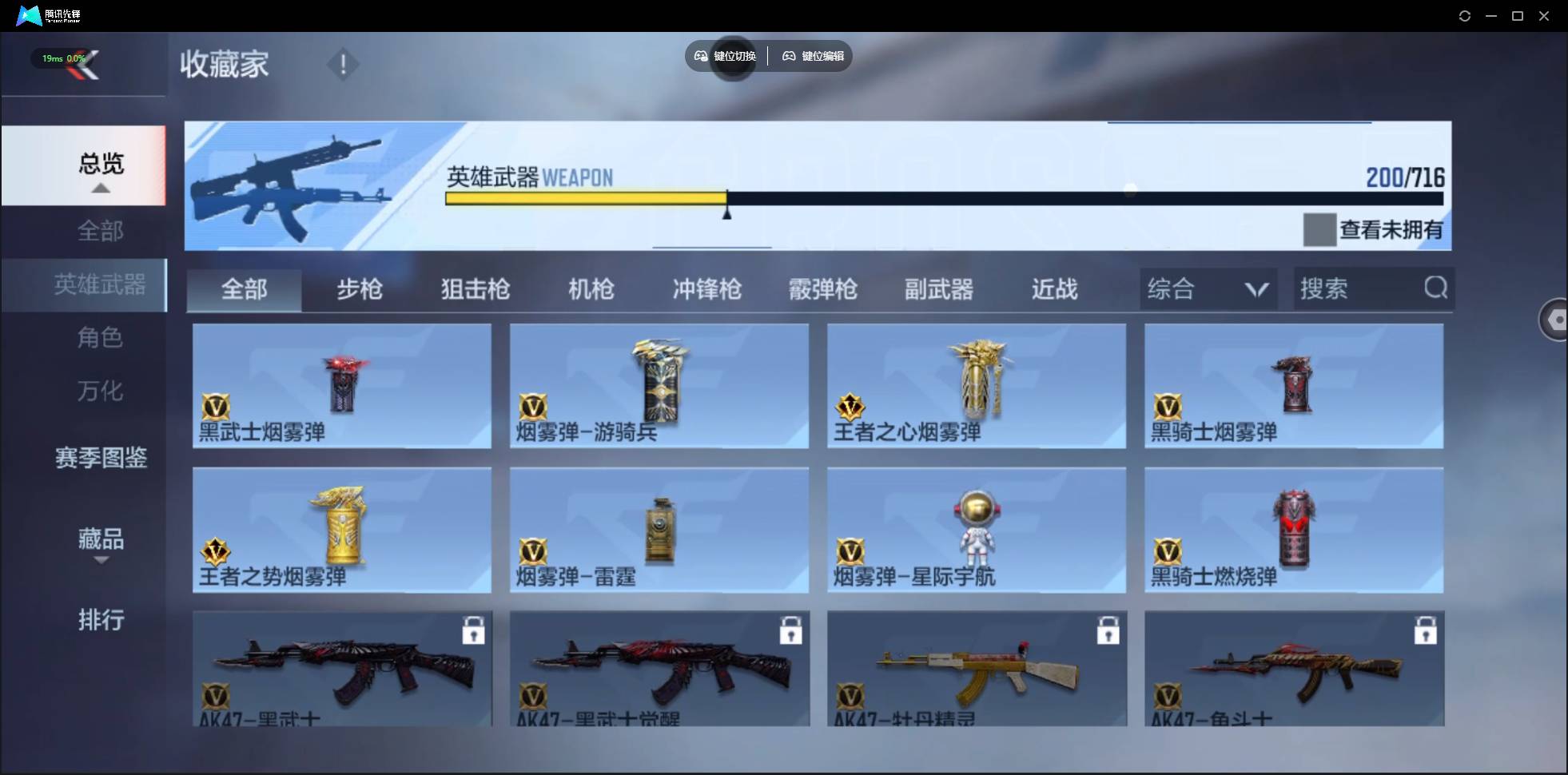Open 赛季图鉴 from the sidebar

tap(100, 458)
